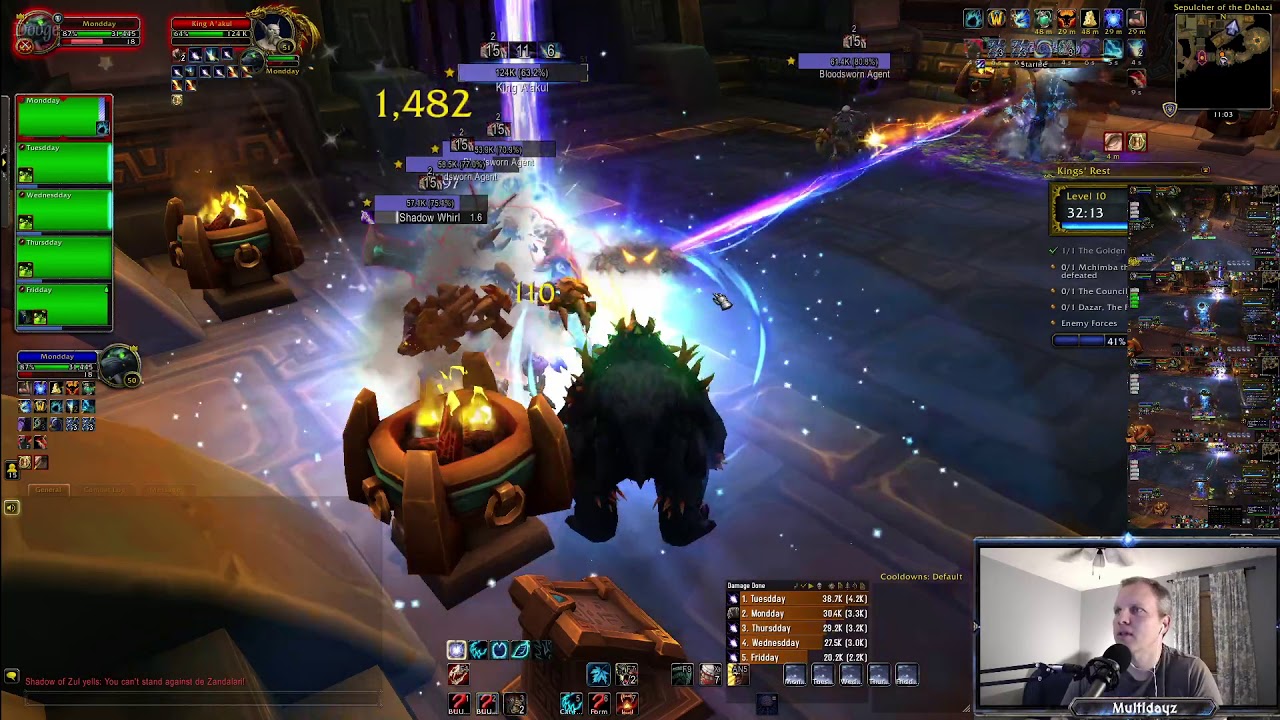
Task: Activate the Cat Form ability
Action: 571,703
